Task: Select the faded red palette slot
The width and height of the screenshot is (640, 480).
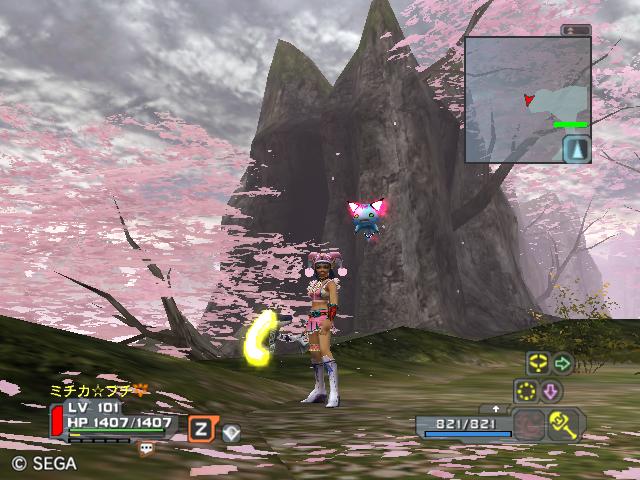Action: pyautogui.click(x=529, y=425)
